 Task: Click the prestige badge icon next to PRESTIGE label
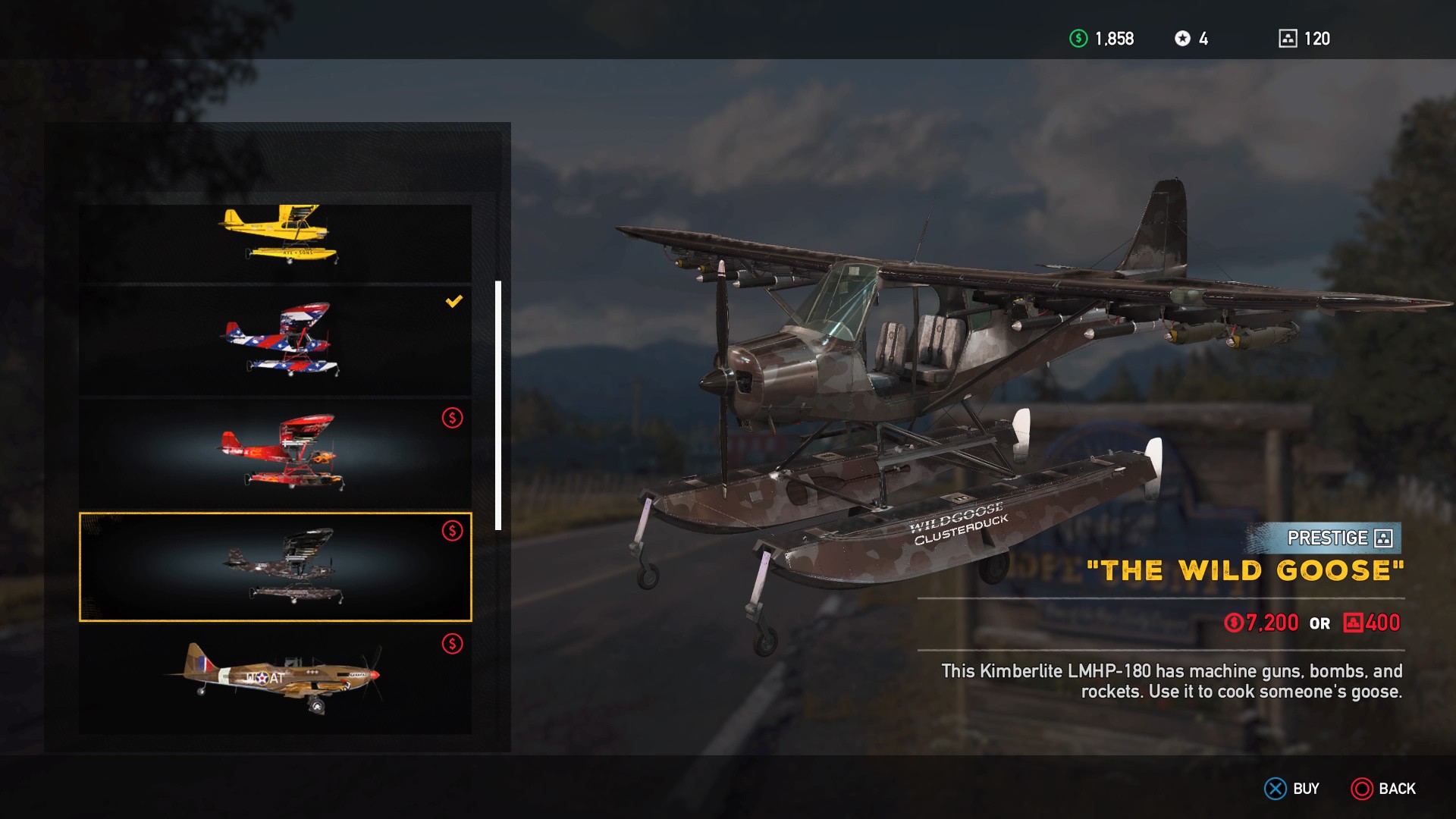click(x=1382, y=539)
